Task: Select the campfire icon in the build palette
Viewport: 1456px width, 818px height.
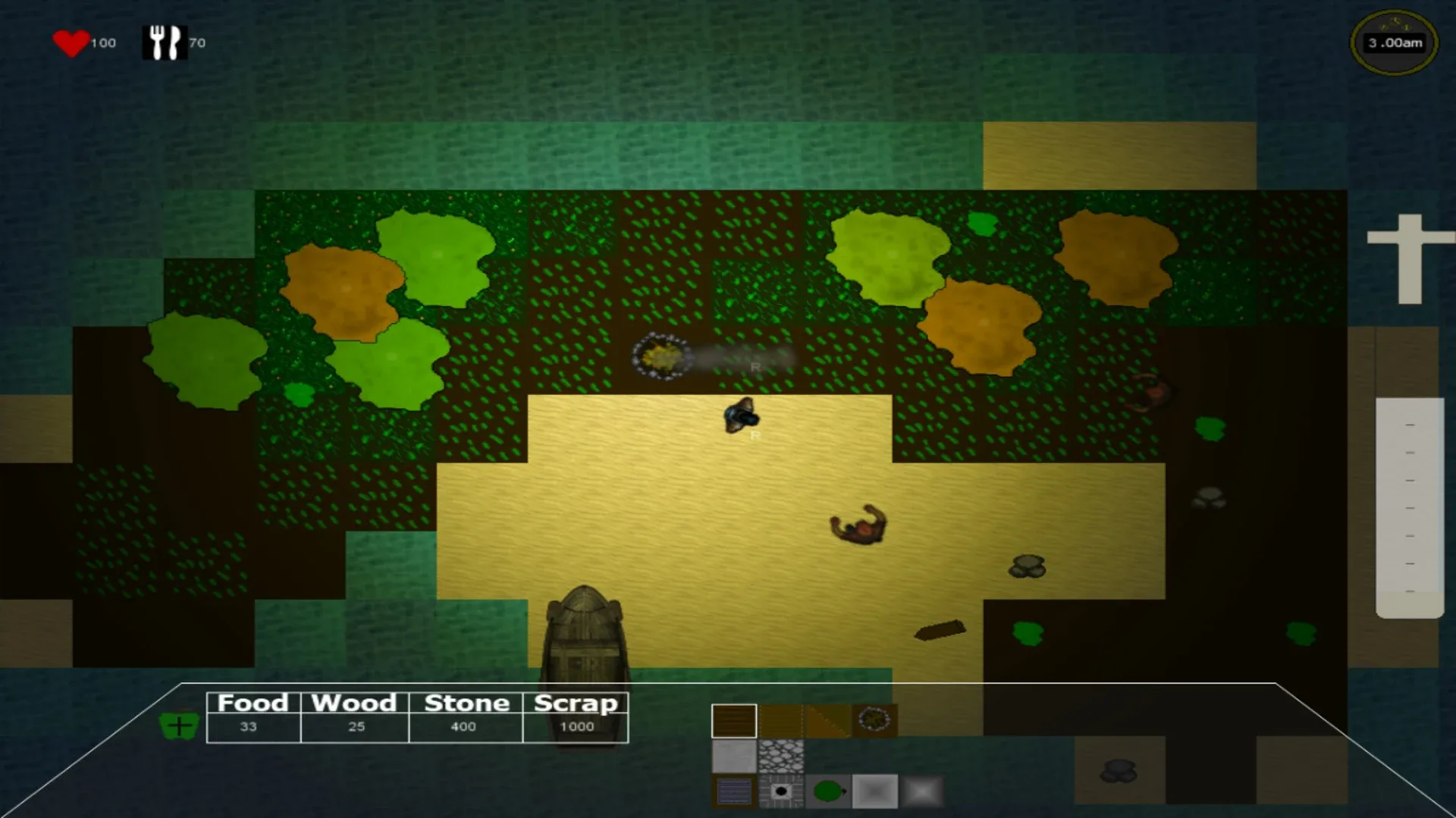Action: [x=876, y=720]
